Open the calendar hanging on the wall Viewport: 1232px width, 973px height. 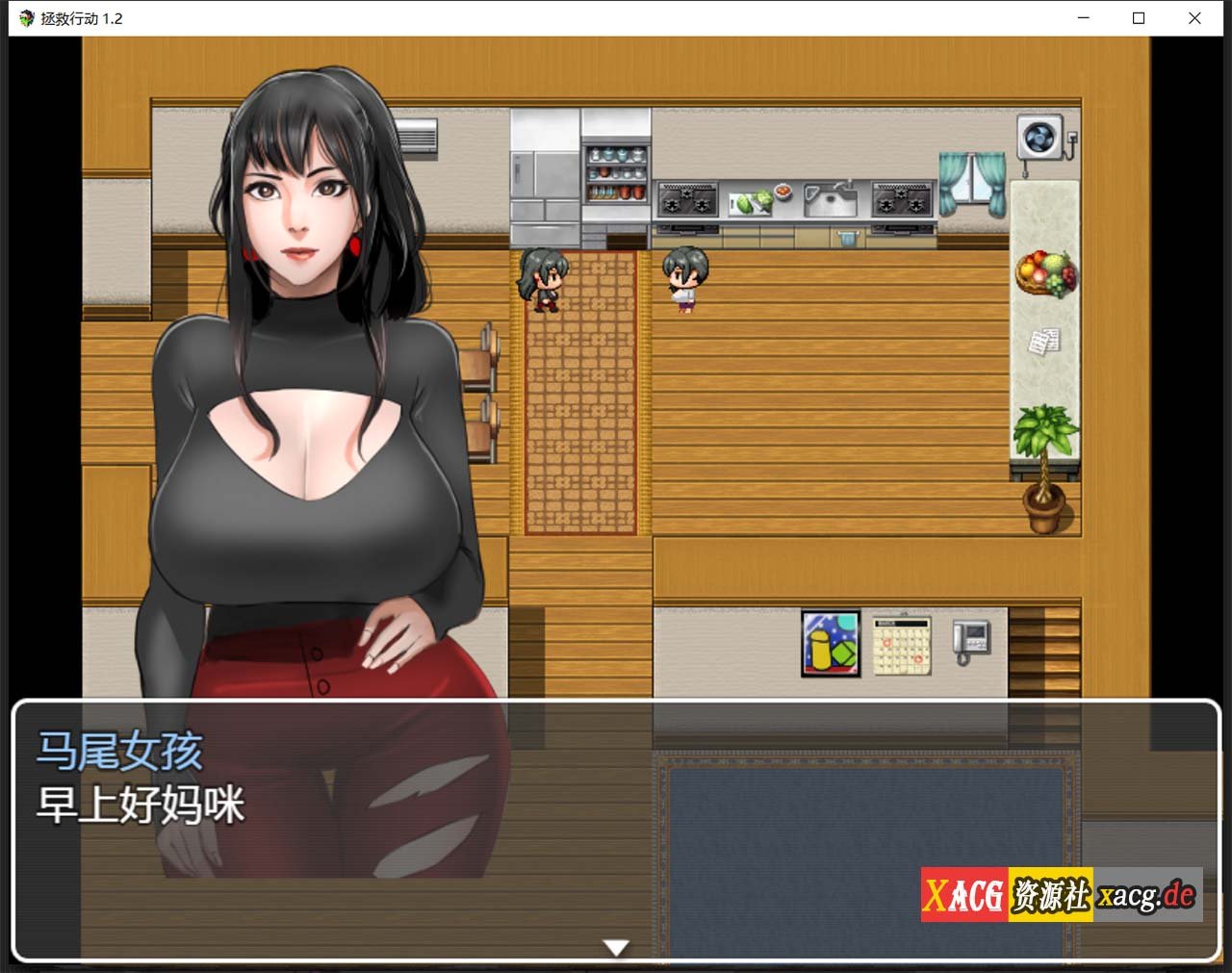pos(900,643)
